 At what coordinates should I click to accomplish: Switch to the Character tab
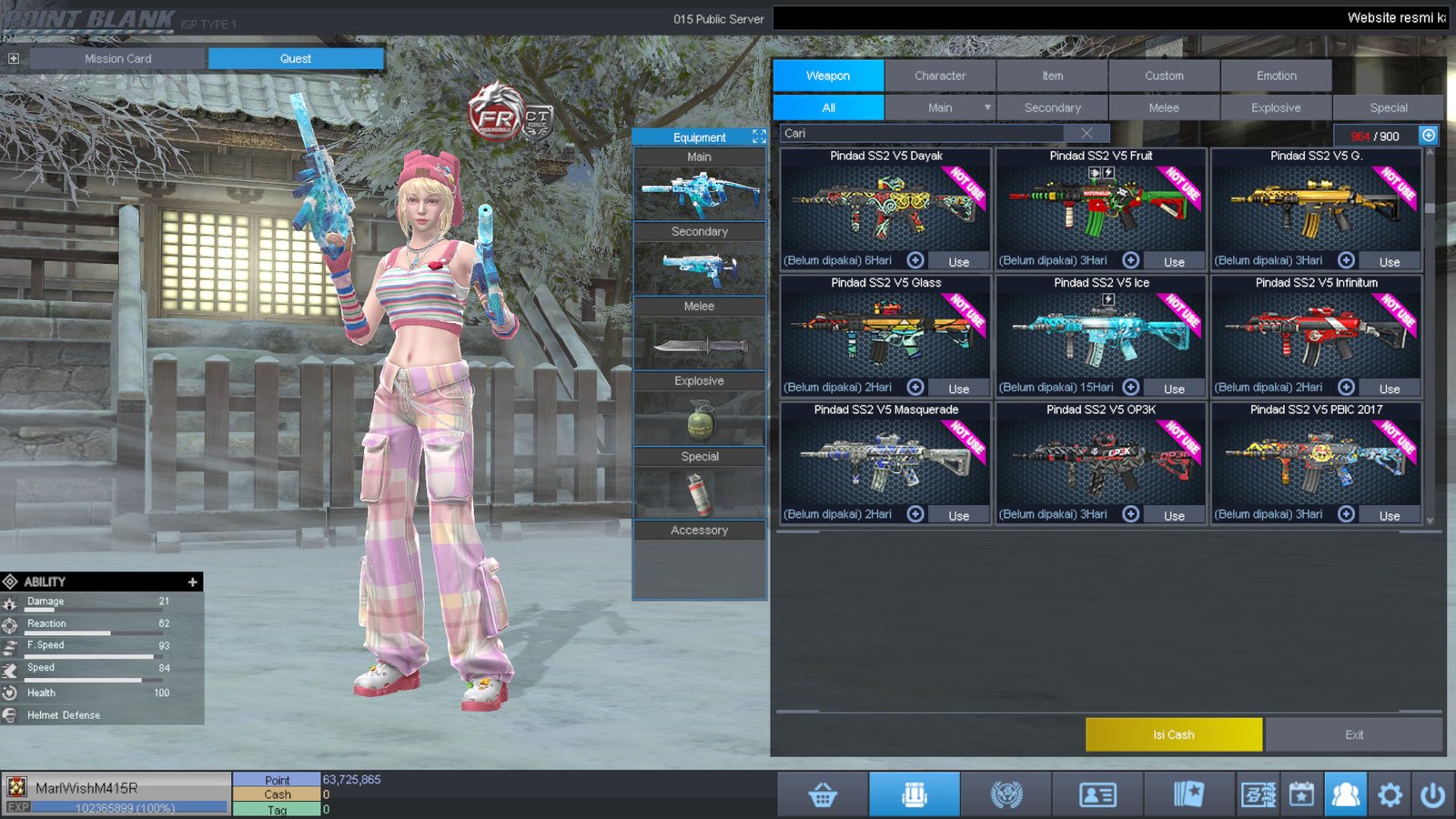coord(940,76)
